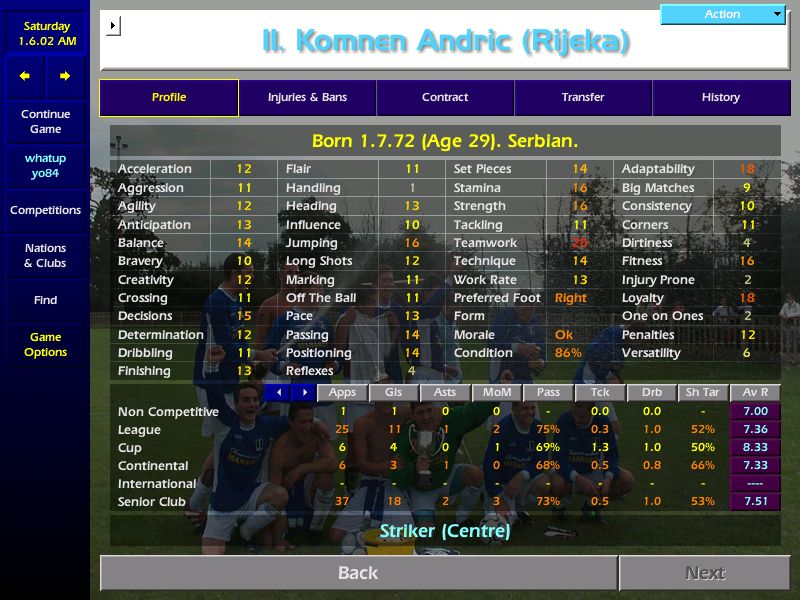
Task: Click the greyed Next button
Action: [x=705, y=573]
